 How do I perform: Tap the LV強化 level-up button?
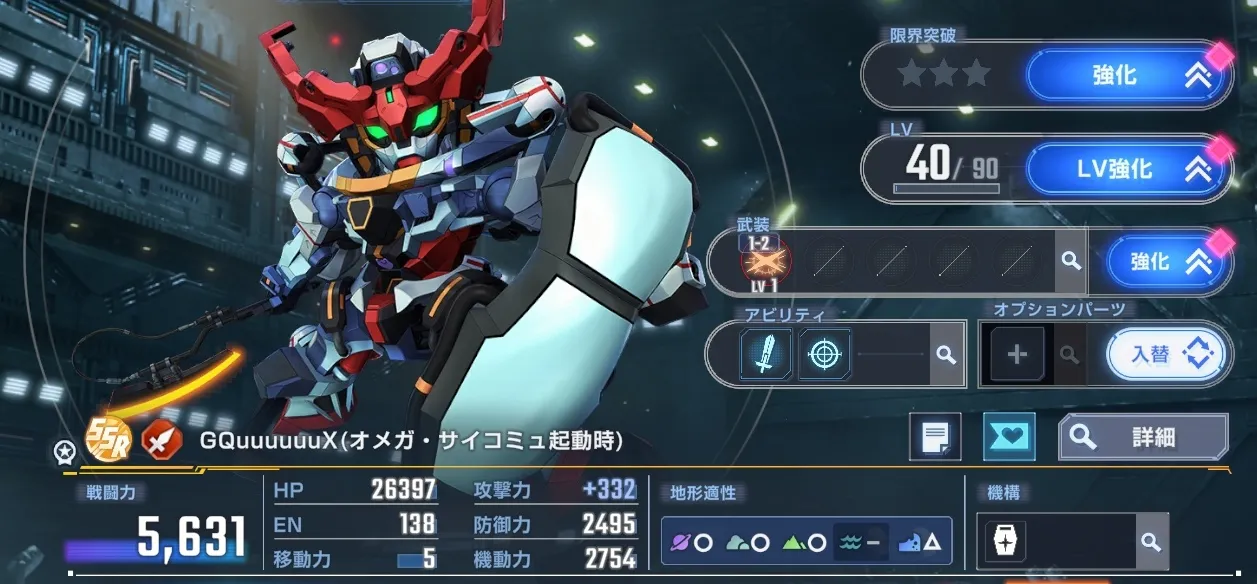click(x=1130, y=170)
